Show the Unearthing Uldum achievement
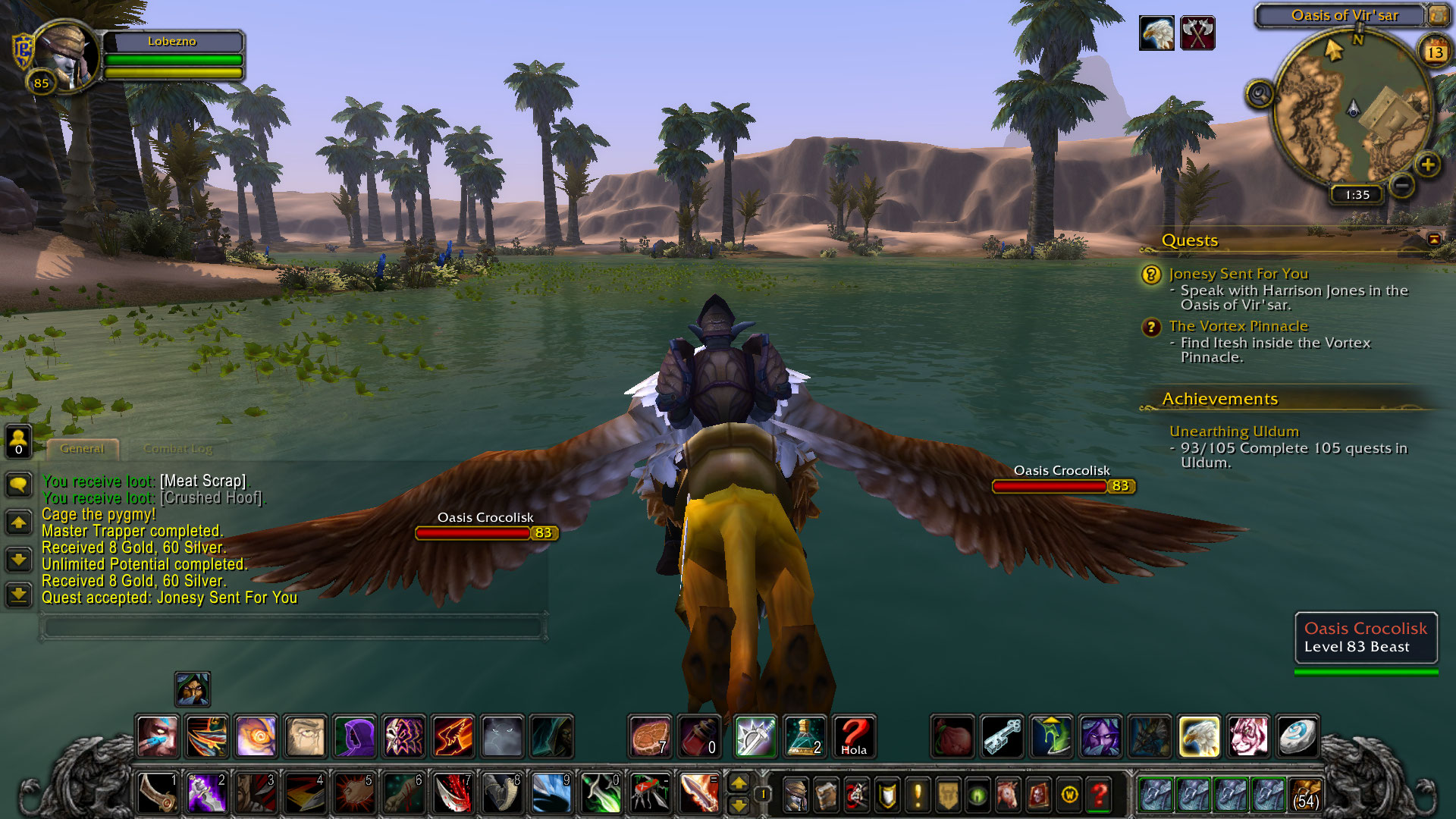The width and height of the screenshot is (1456, 819). [x=1233, y=431]
